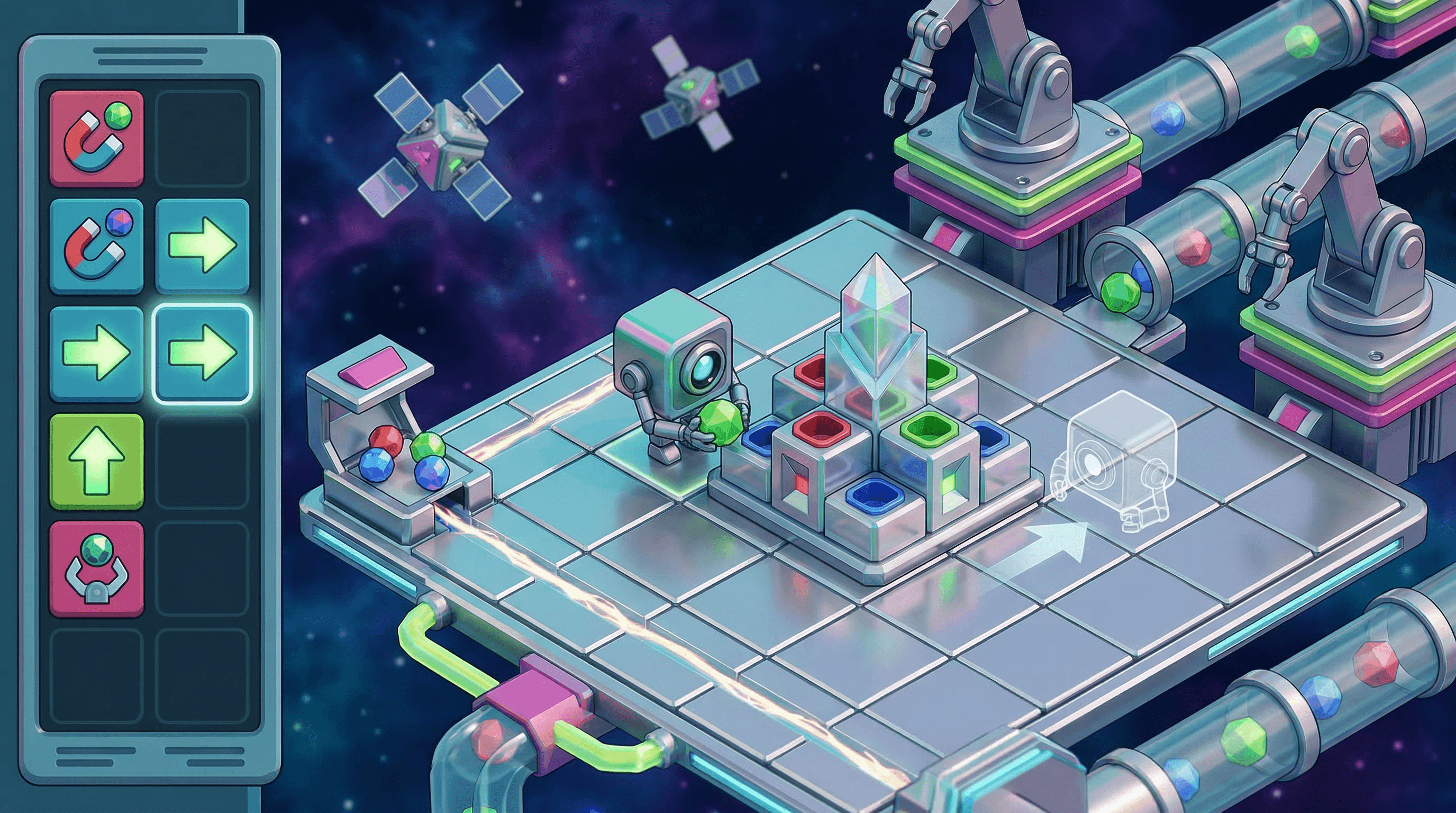Select the magnet command with blue gem
1456x813 pixels.
pyautogui.click(x=96, y=246)
